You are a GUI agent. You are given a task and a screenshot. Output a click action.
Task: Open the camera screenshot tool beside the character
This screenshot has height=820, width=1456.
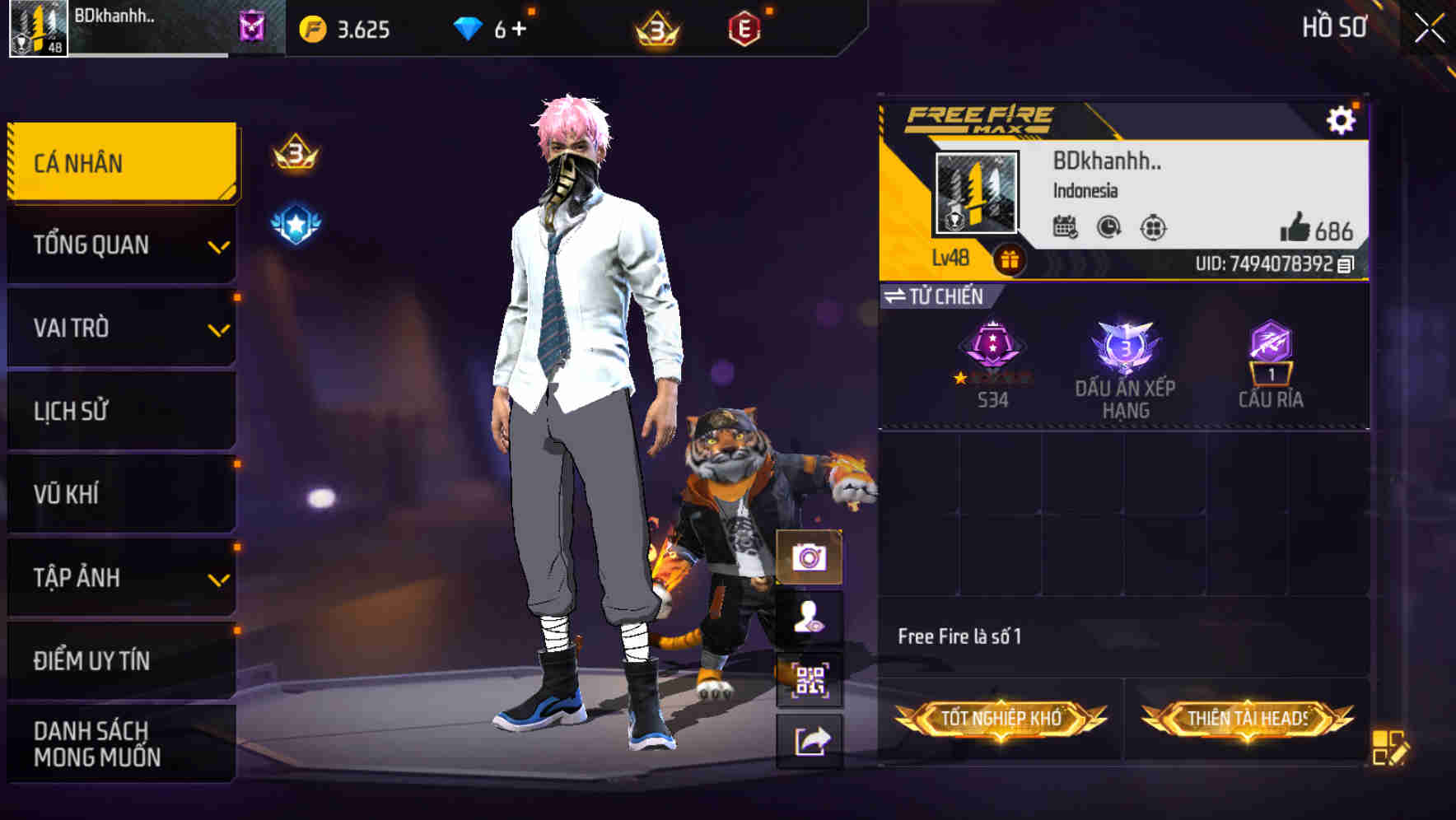coord(810,558)
